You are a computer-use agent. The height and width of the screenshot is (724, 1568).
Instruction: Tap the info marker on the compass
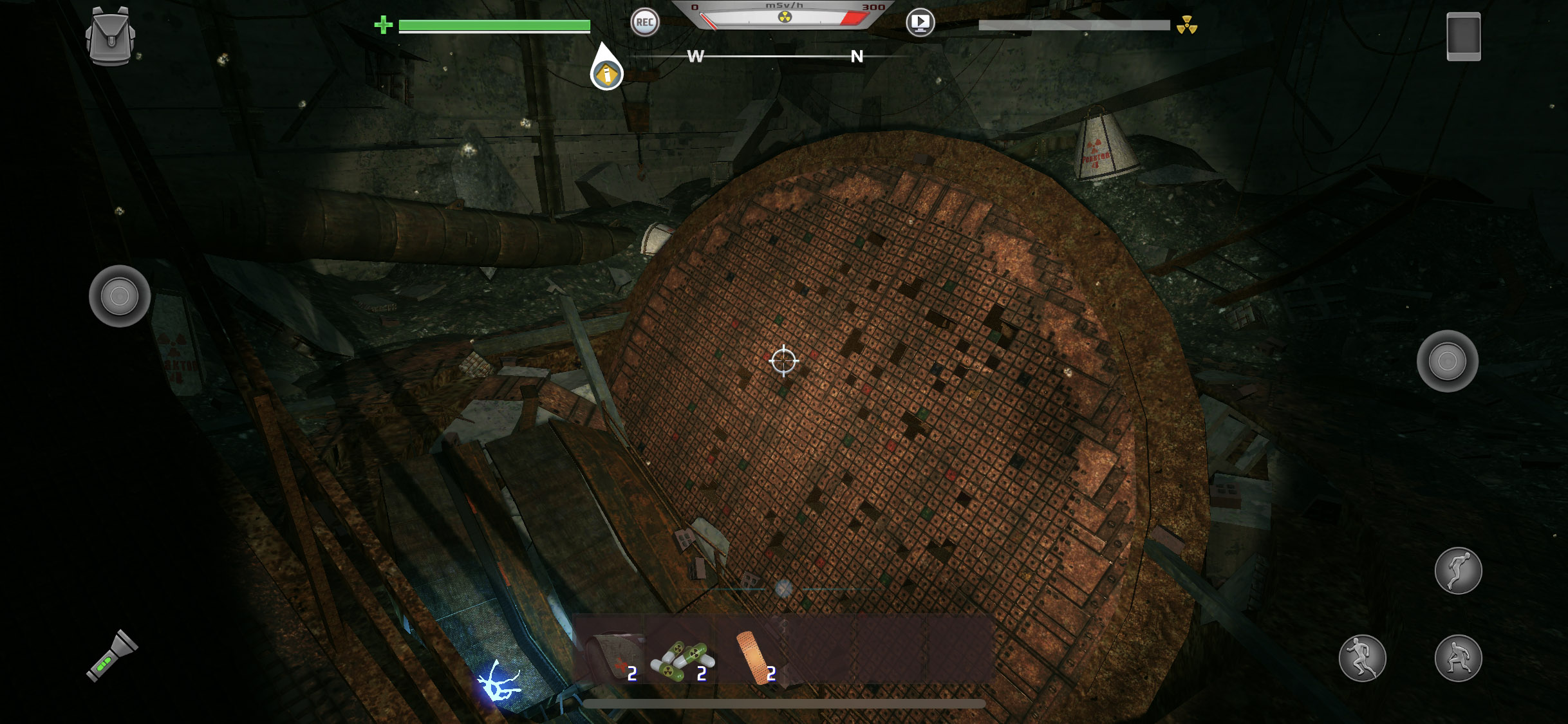(606, 74)
